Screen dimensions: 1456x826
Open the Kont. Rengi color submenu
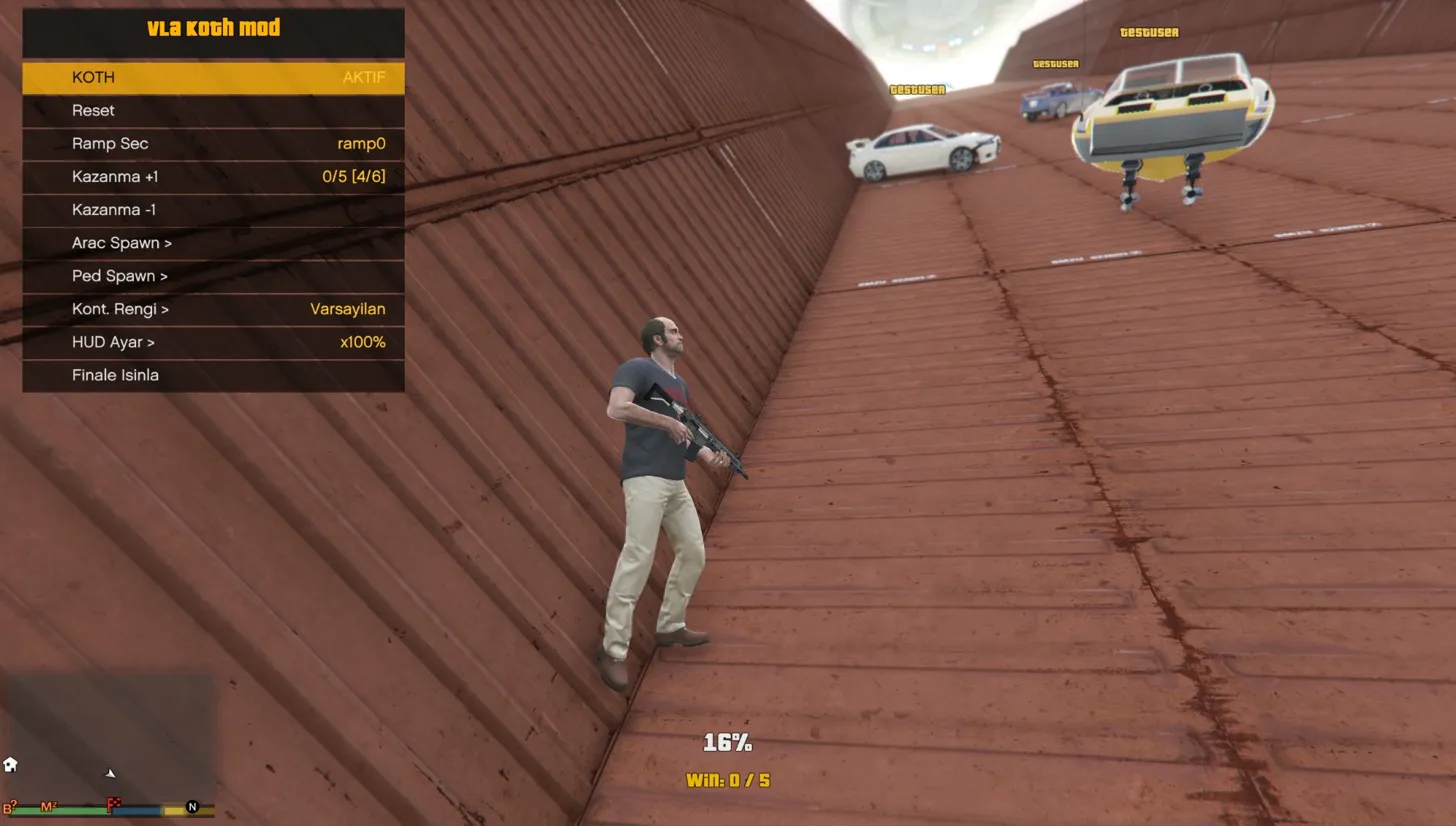[212, 309]
